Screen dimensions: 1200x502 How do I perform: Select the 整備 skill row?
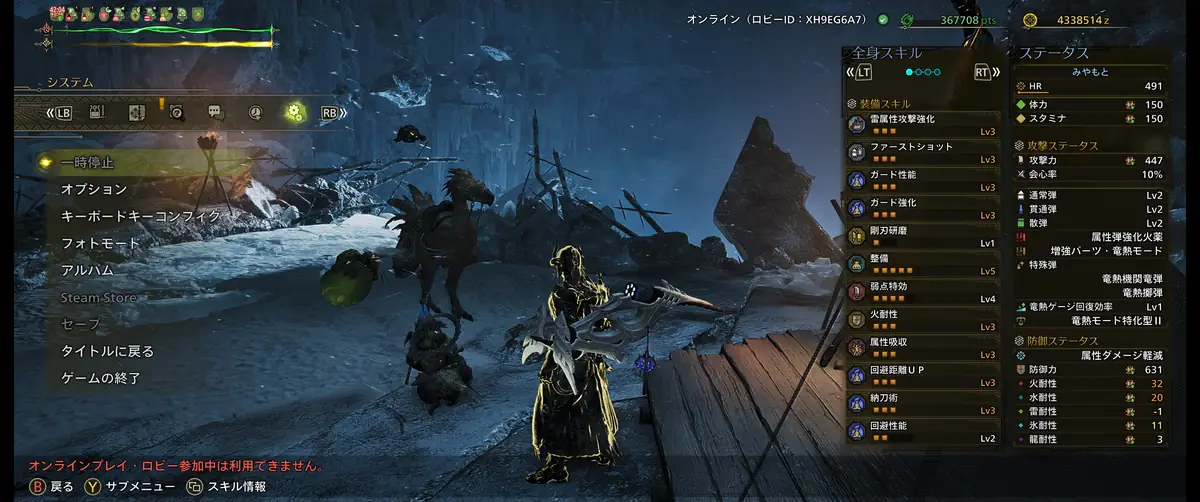pos(922,264)
